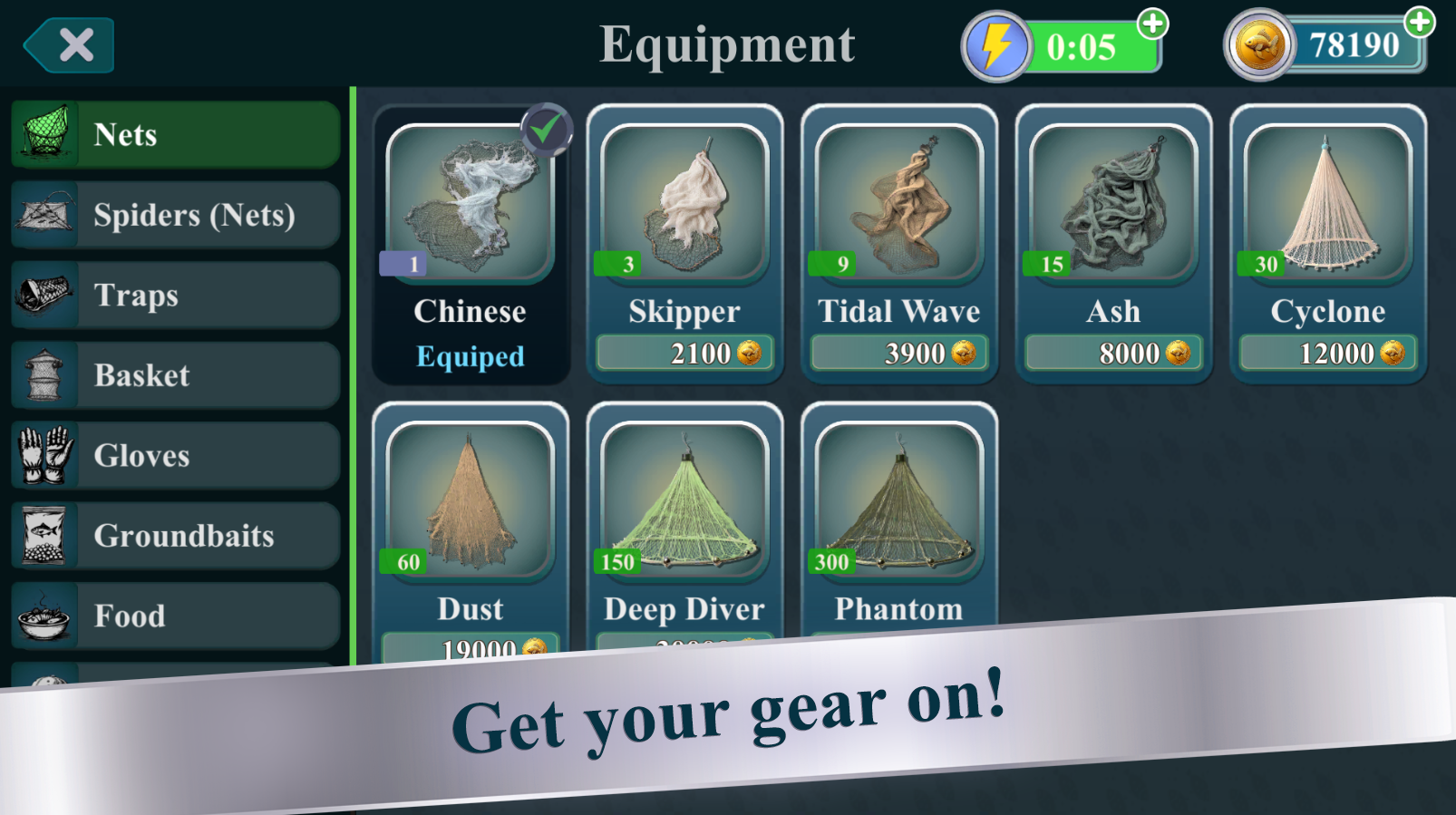Select the equipped Chinese net card
The width and height of the screenshot is (1456, 815).
click(470, 243)
